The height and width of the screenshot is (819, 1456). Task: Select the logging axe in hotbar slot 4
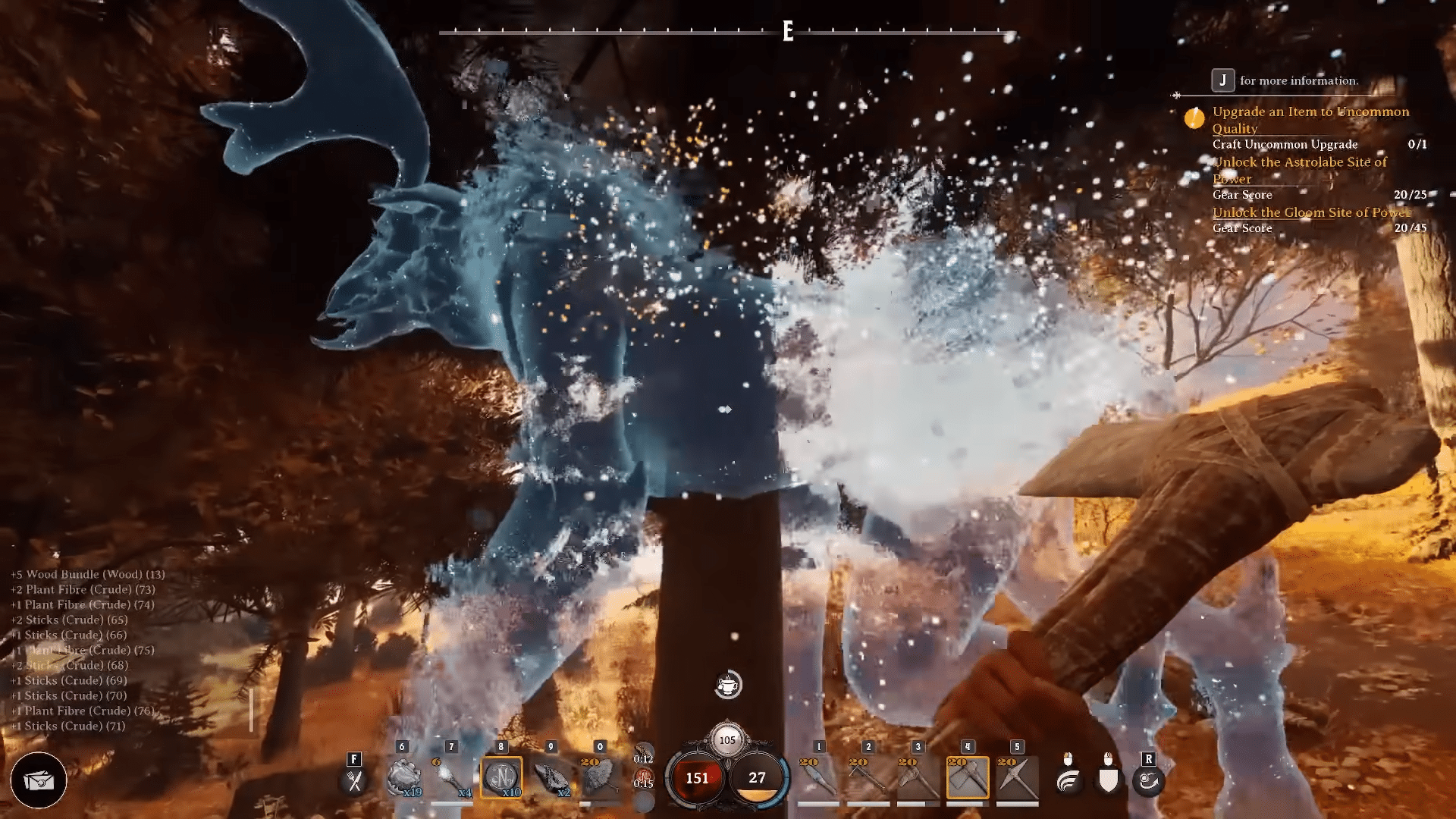[x=968, y=777]
